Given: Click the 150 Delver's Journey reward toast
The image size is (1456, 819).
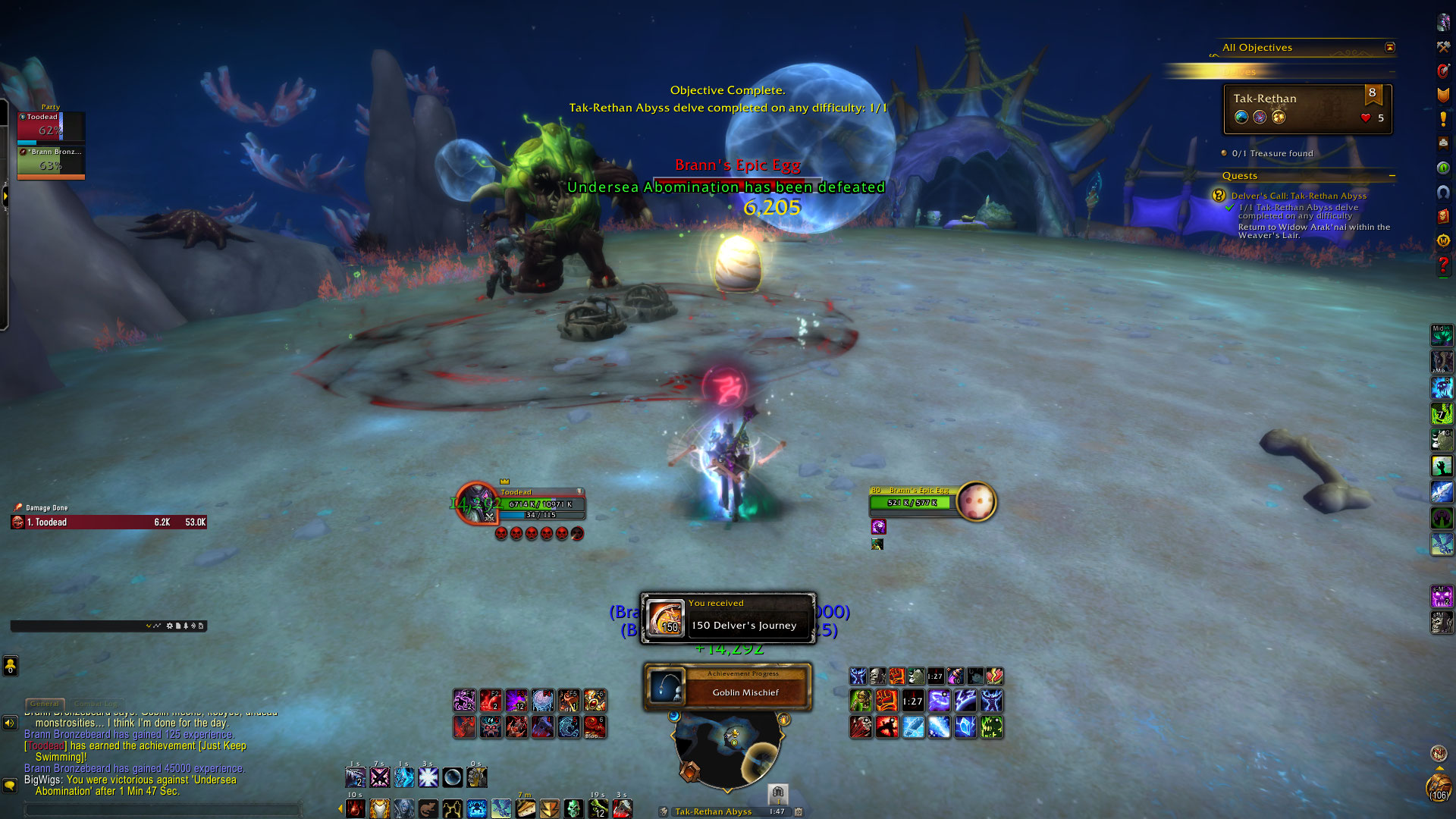Looking at the screenshot, I should 728,618.
